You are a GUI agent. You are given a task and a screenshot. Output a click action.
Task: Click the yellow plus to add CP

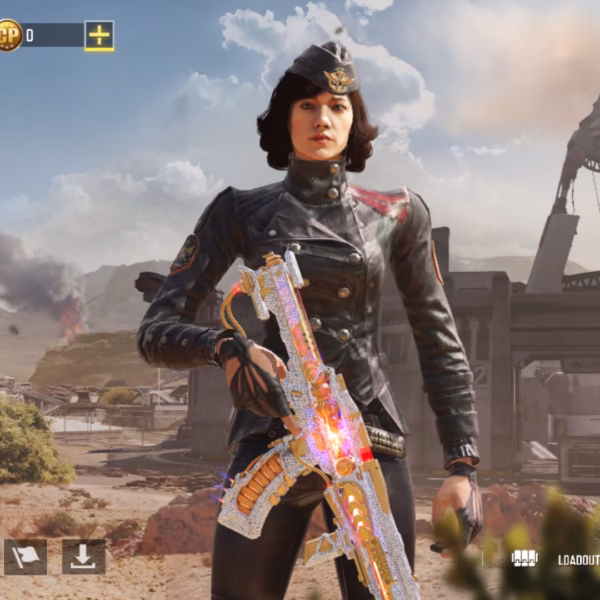(99, 35)
